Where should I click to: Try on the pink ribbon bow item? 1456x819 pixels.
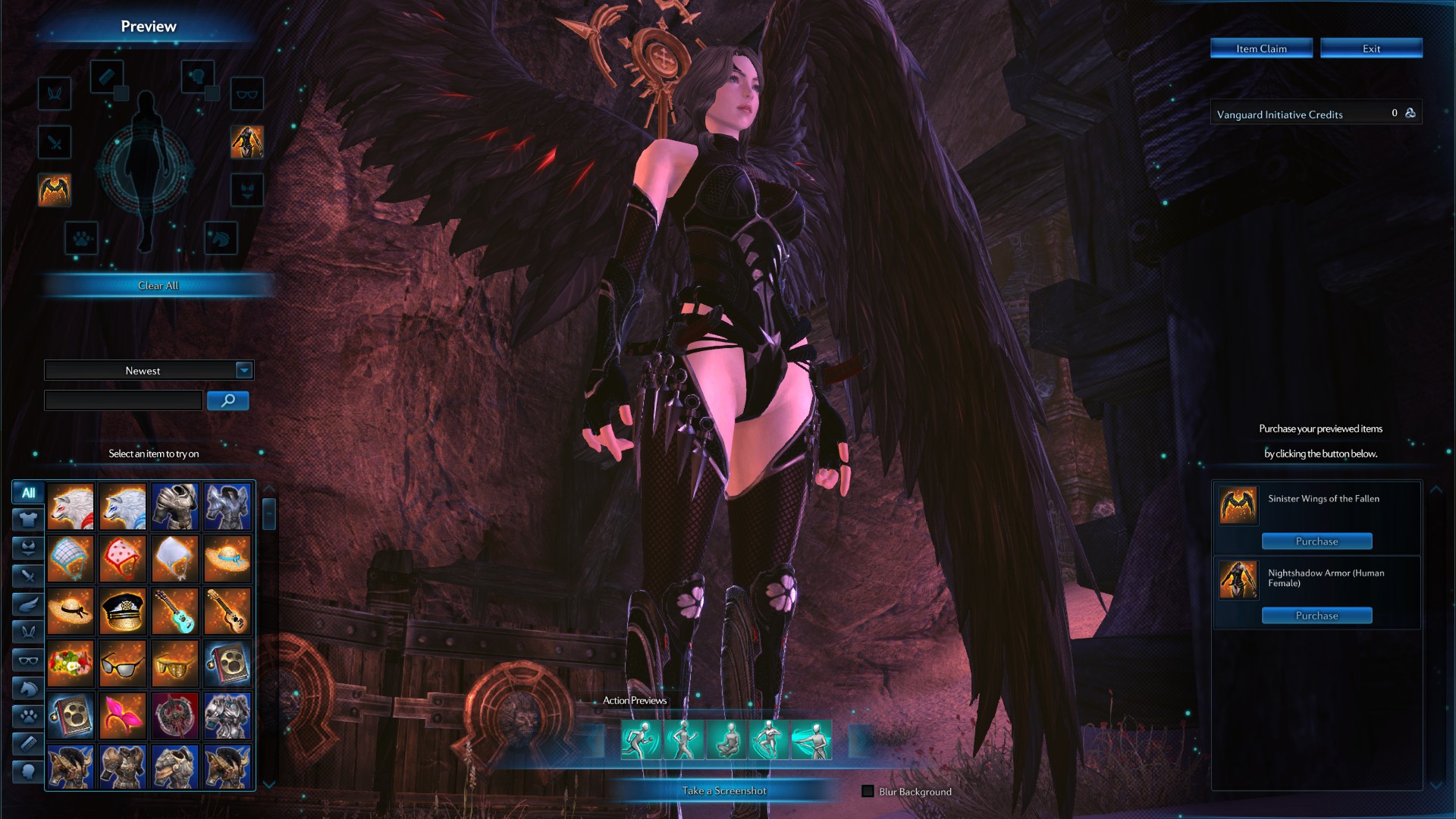coord(123,716)
